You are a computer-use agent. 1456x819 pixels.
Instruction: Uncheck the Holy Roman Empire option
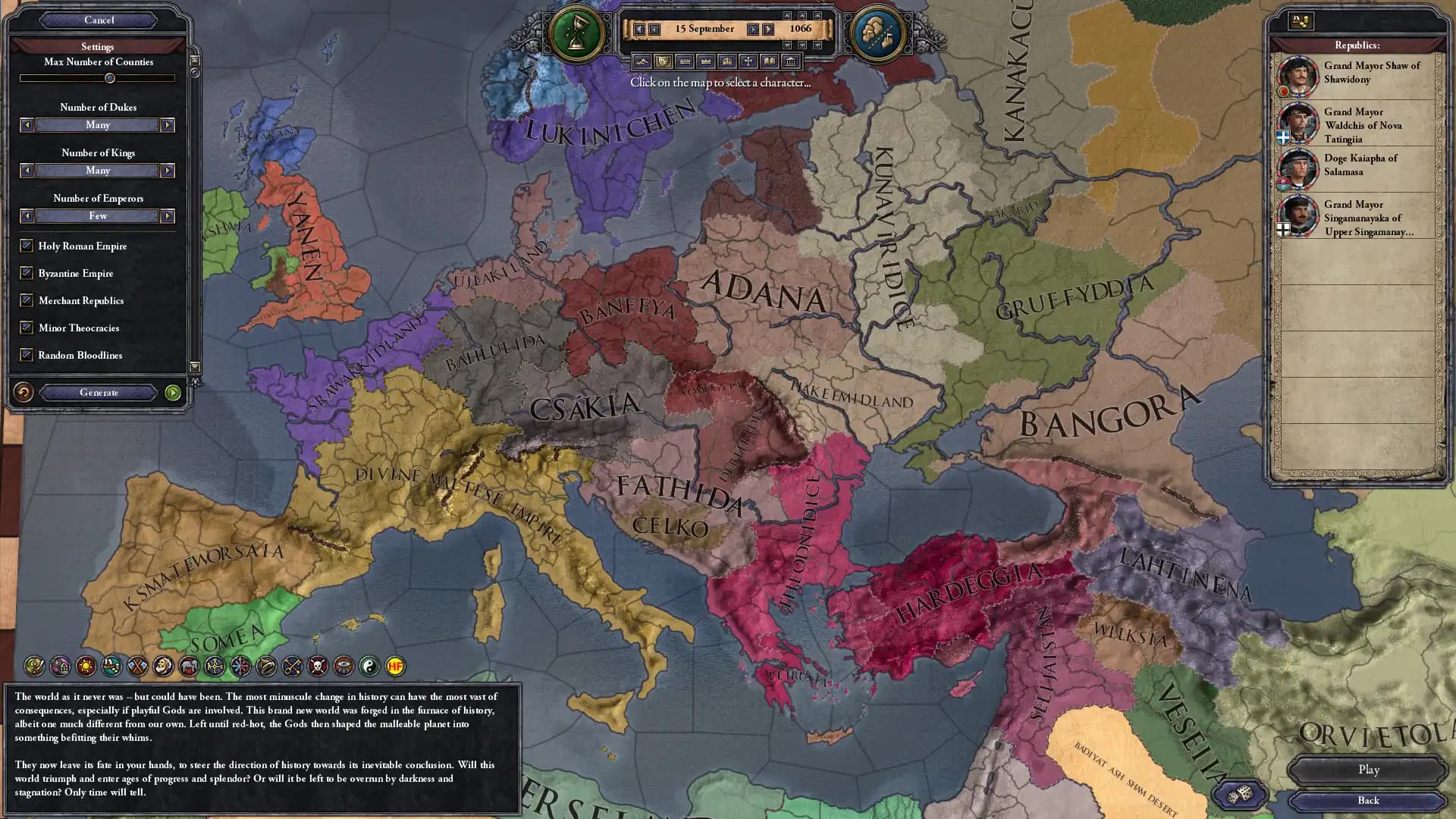(x=27, y=246)
